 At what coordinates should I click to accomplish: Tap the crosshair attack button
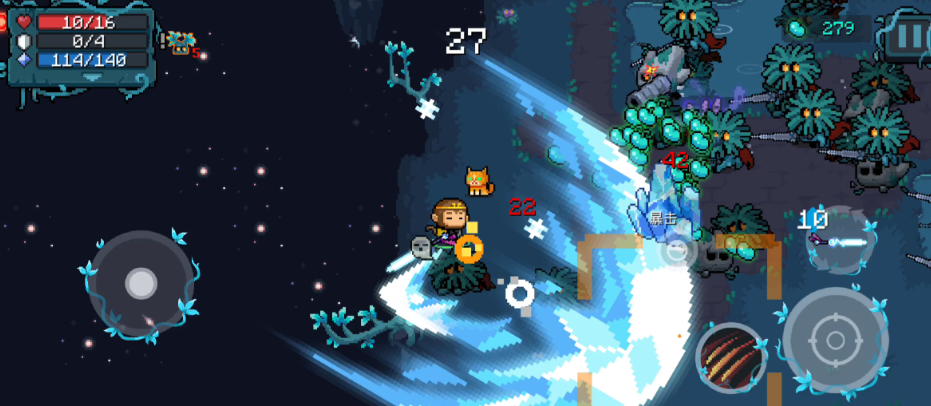(x=835, y=341)
